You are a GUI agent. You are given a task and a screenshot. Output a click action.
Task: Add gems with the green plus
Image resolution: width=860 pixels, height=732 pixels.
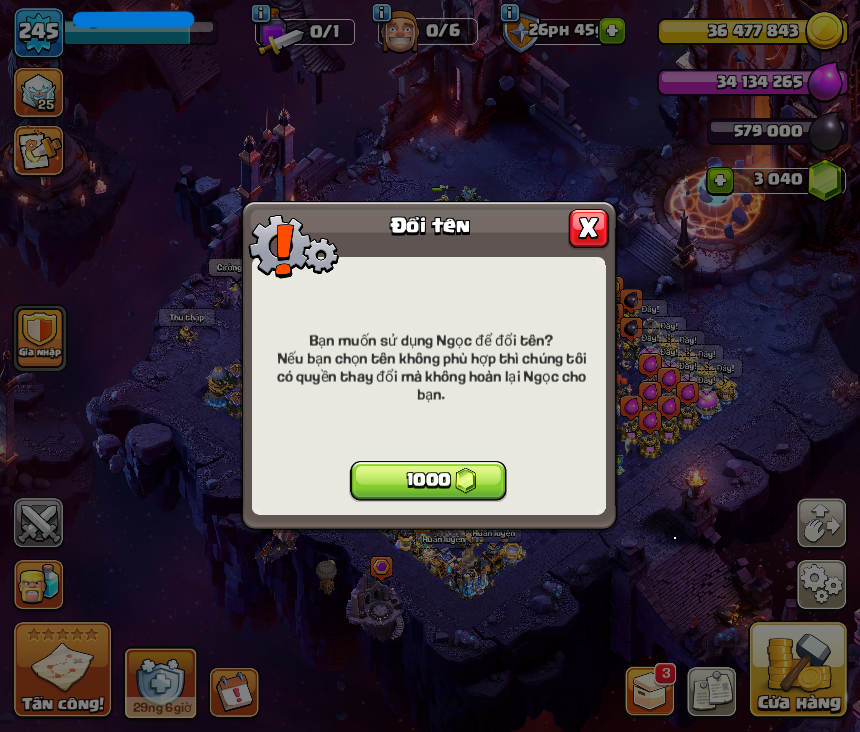coord(720,180)
